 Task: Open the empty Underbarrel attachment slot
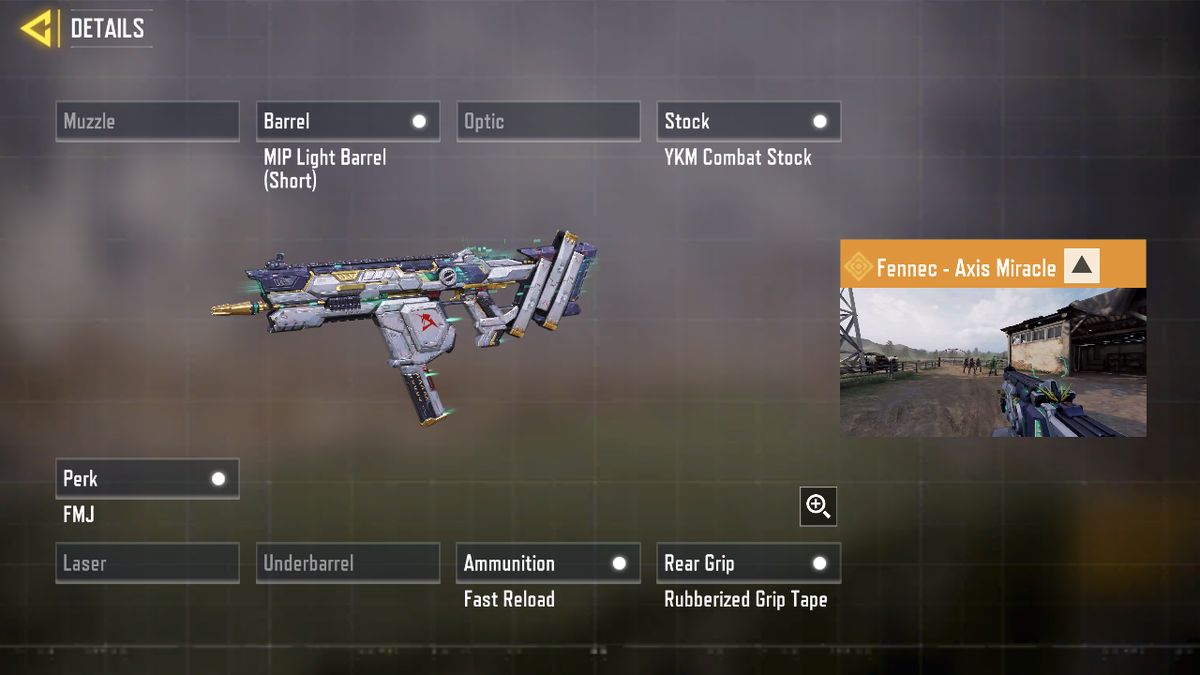347,563
